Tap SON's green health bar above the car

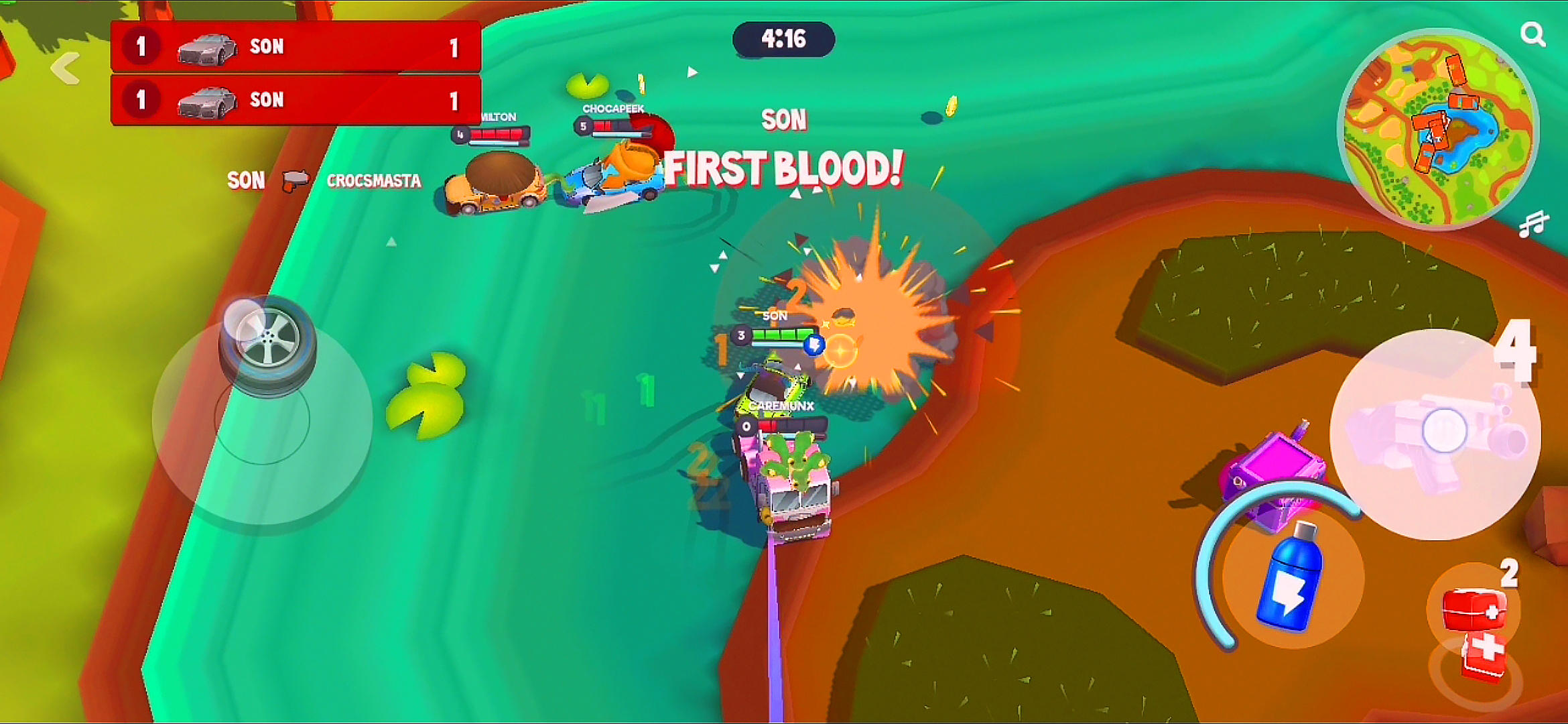tap(782, 336)
